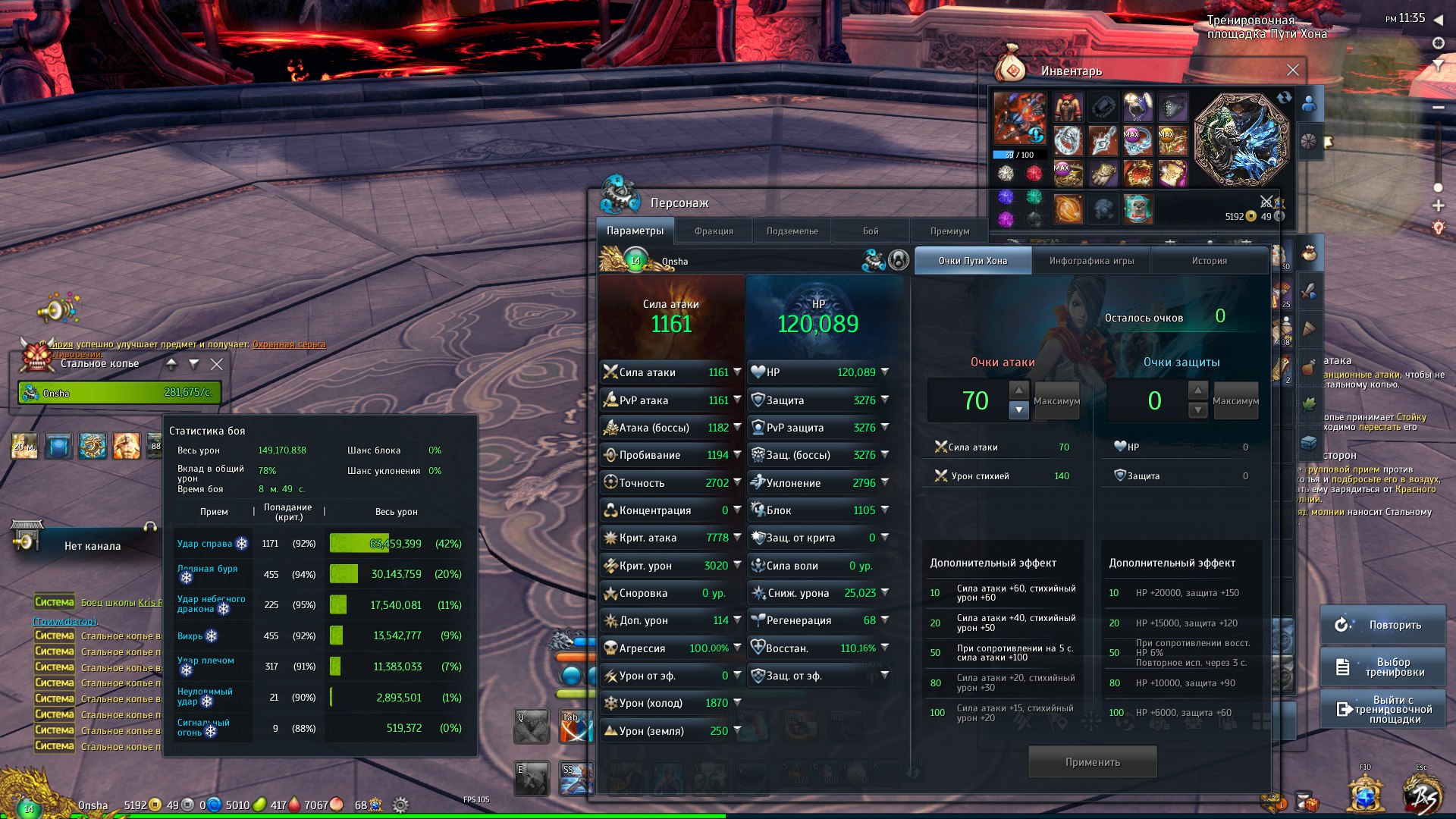Open settings gear in bottom bar
This screenshot has height=819, width=1456.
401,805
